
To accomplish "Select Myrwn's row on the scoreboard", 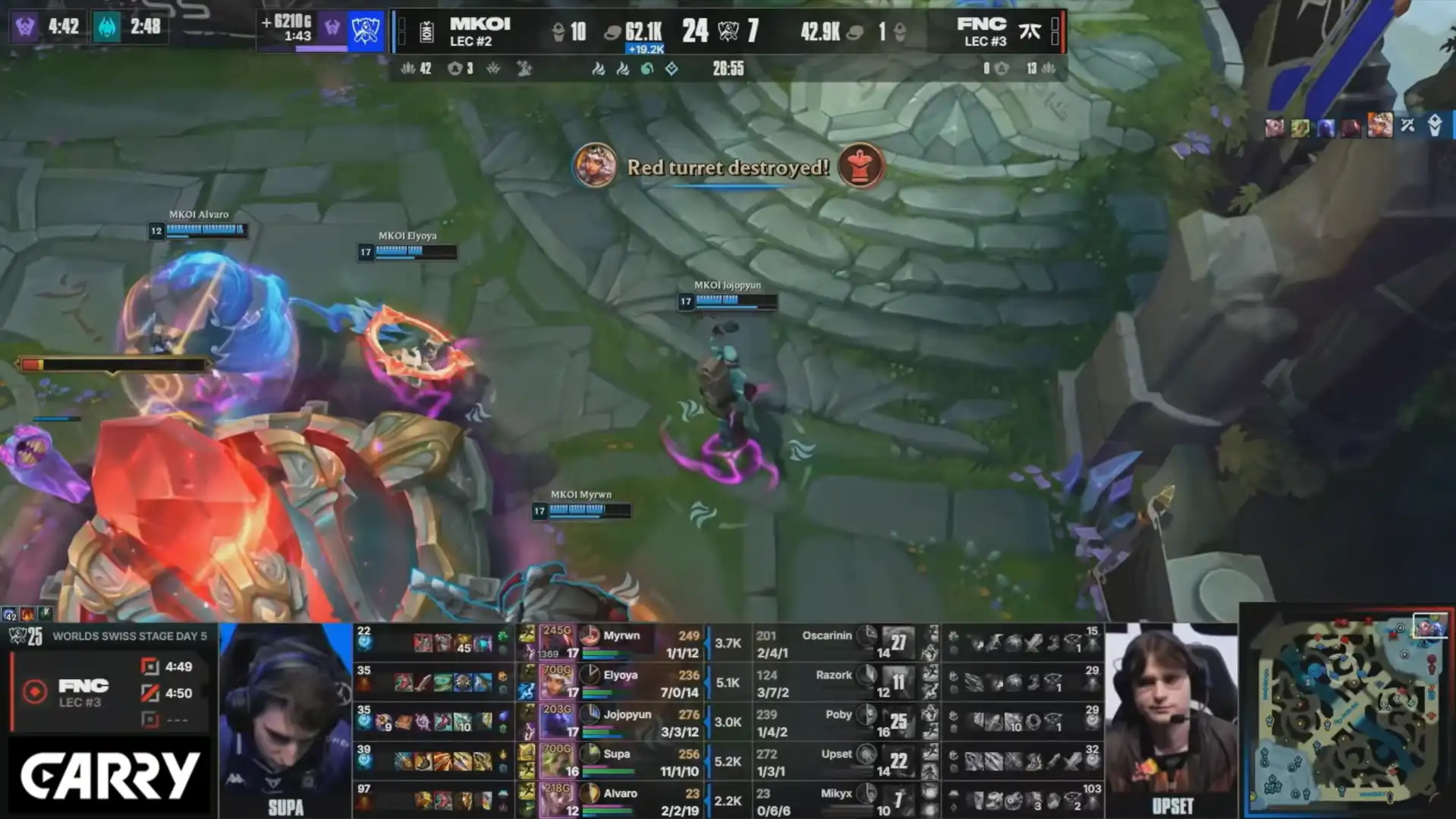I will coord(621,643).
